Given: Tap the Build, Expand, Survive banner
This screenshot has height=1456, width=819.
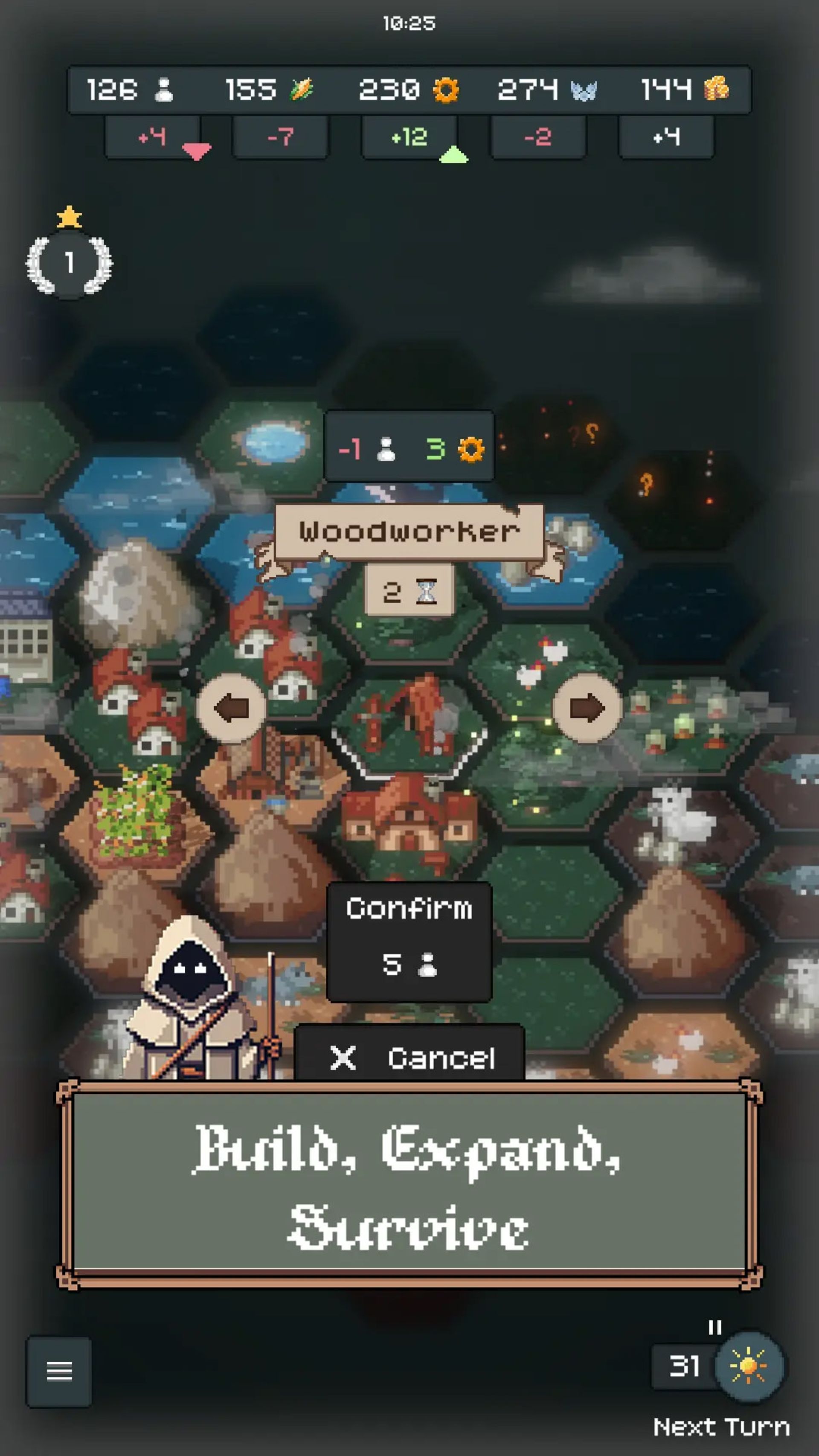Looking at the screenshot, I should coord(409,1184).
